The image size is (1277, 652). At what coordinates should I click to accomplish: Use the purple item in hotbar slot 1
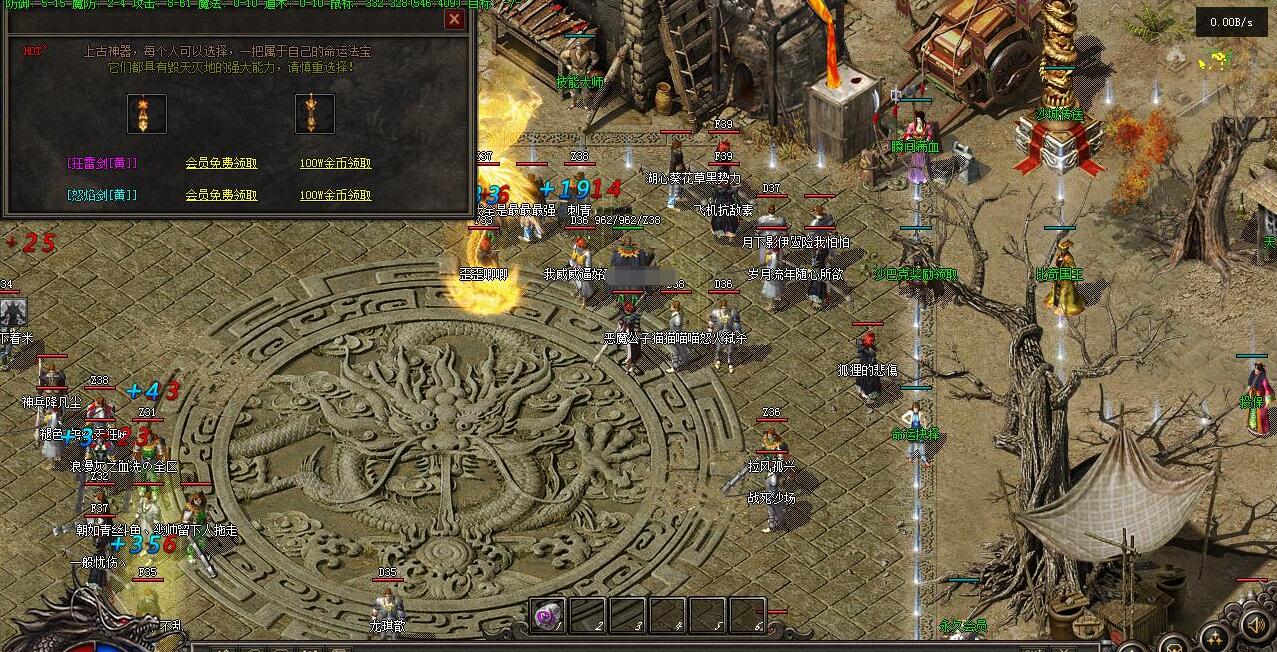click(548, 616)
